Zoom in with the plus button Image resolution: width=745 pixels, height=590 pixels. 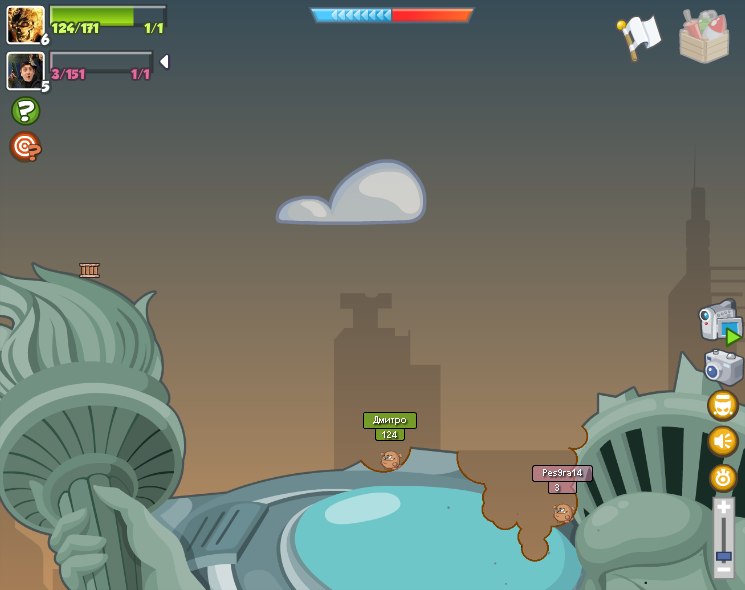coord(723,508)
